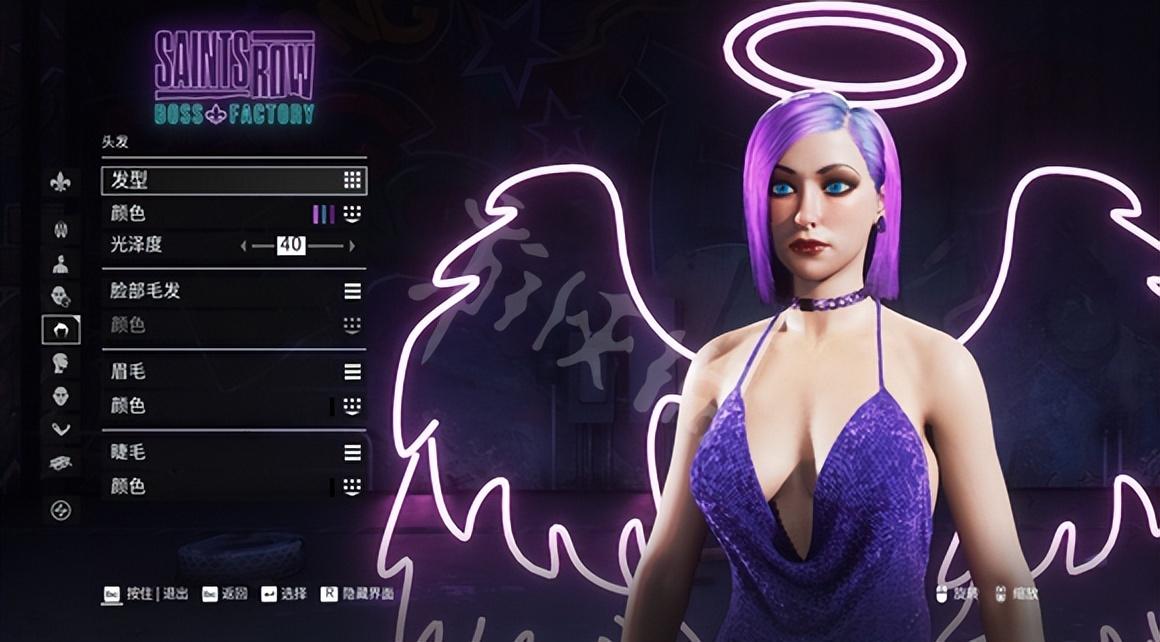Switch to the body silhouette category
1160x642 pixels.
[61, 264]
